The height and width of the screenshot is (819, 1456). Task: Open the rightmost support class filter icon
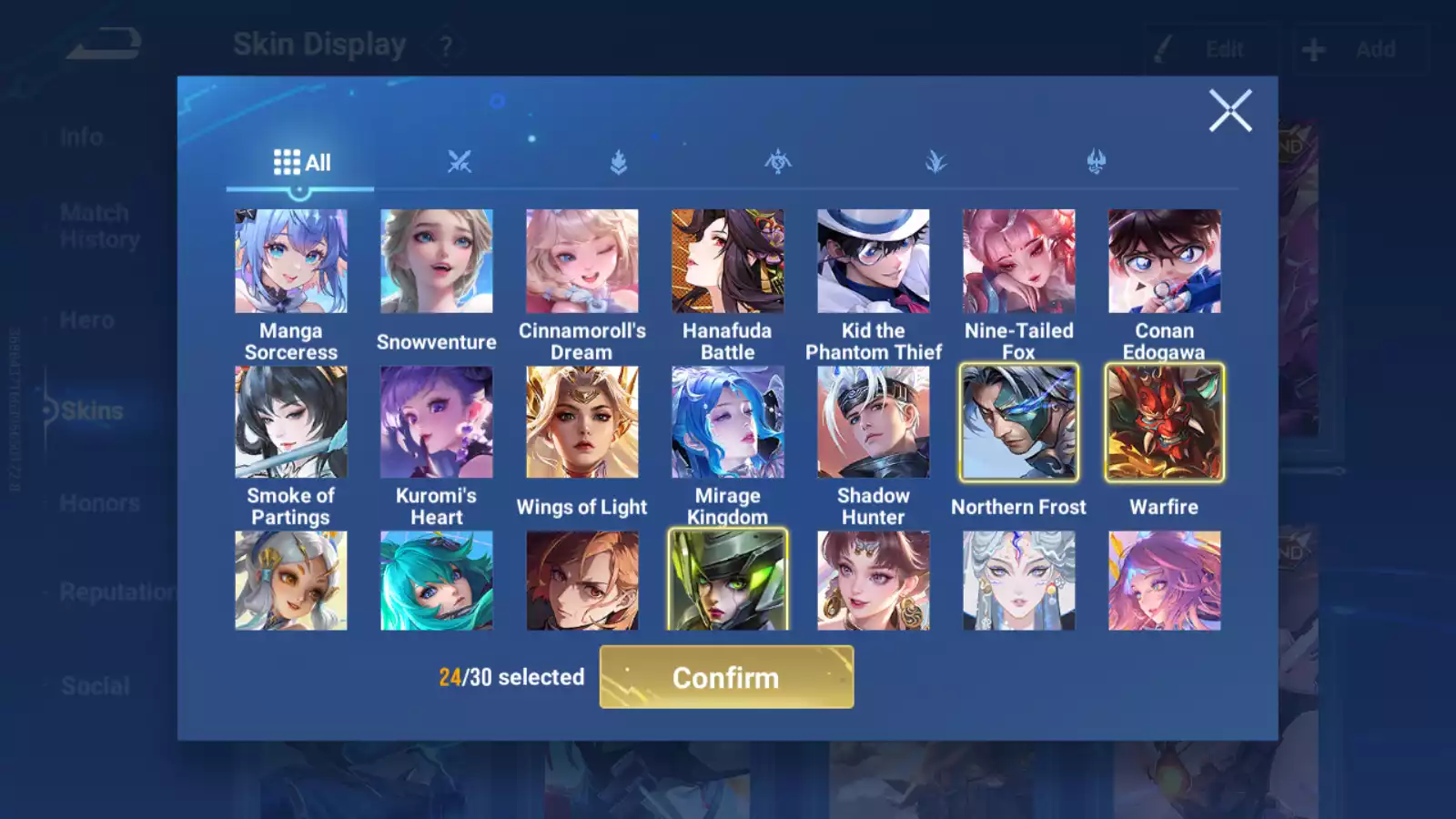click(1097, 161)
